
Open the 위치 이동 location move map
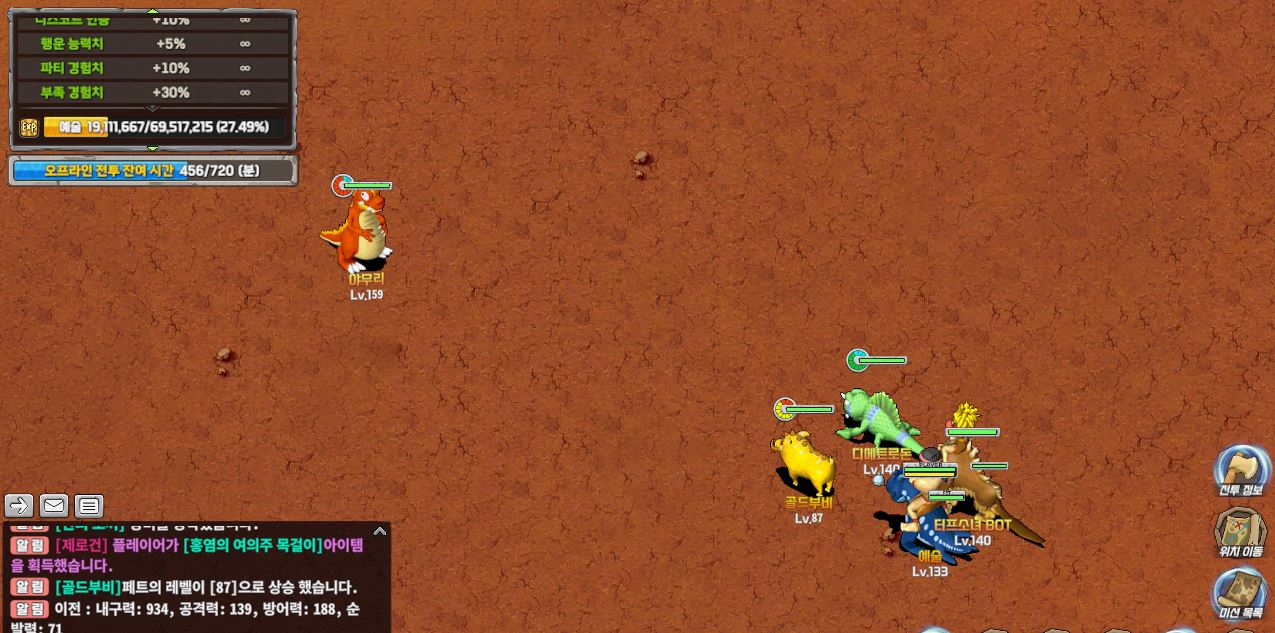pyautogui.click(x=1240, y=531)
